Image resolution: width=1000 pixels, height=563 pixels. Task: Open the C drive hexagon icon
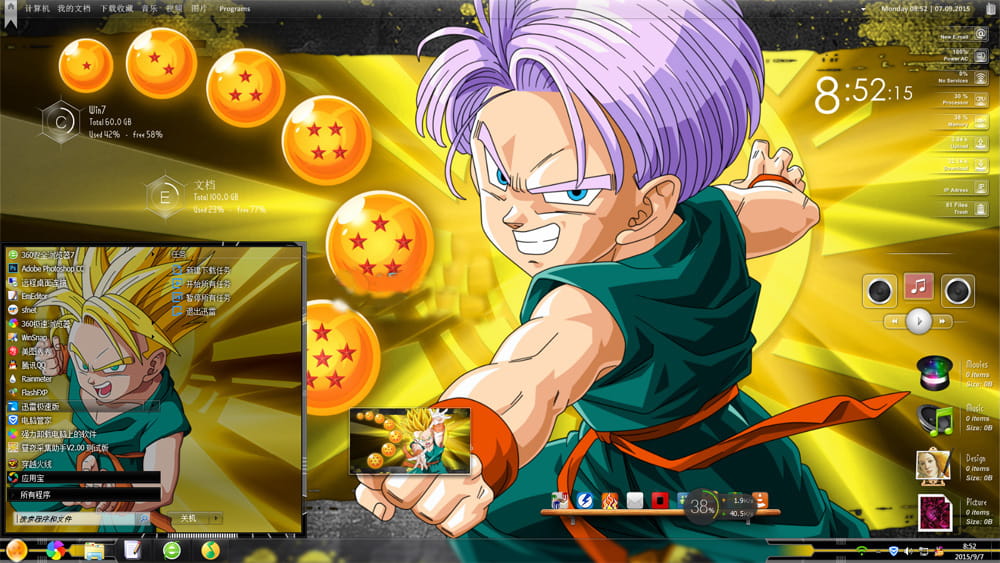pyautogui.click(x=62, y=121)
